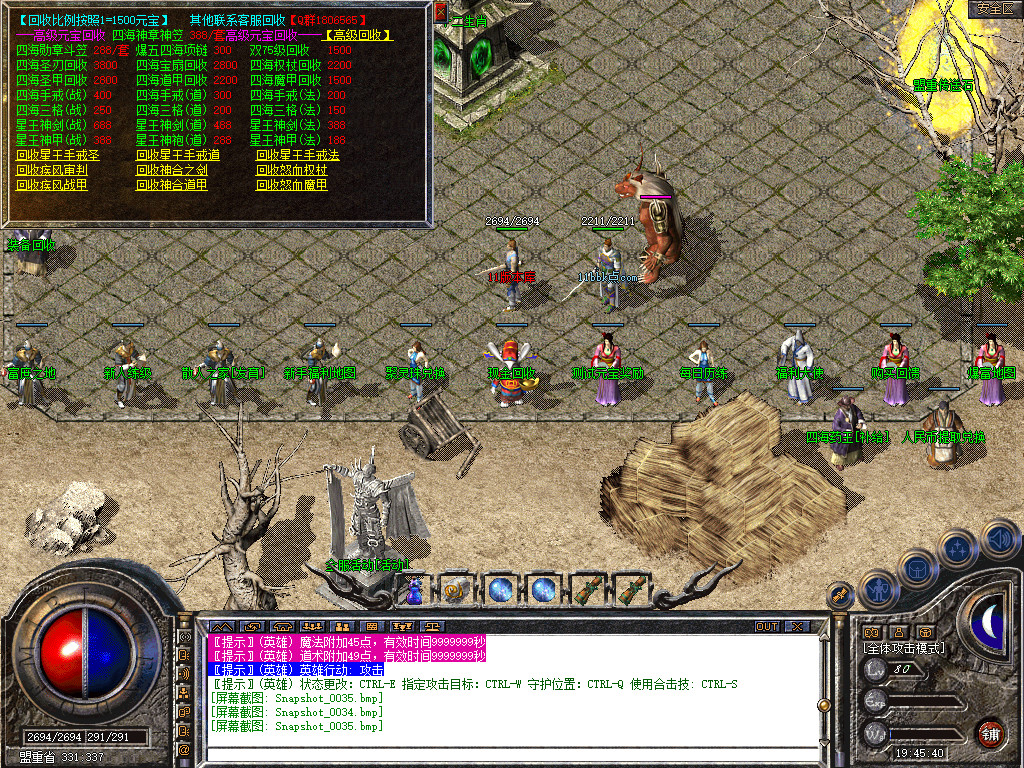
Task: Close the recycling price panel
Action: pos(441,12)
